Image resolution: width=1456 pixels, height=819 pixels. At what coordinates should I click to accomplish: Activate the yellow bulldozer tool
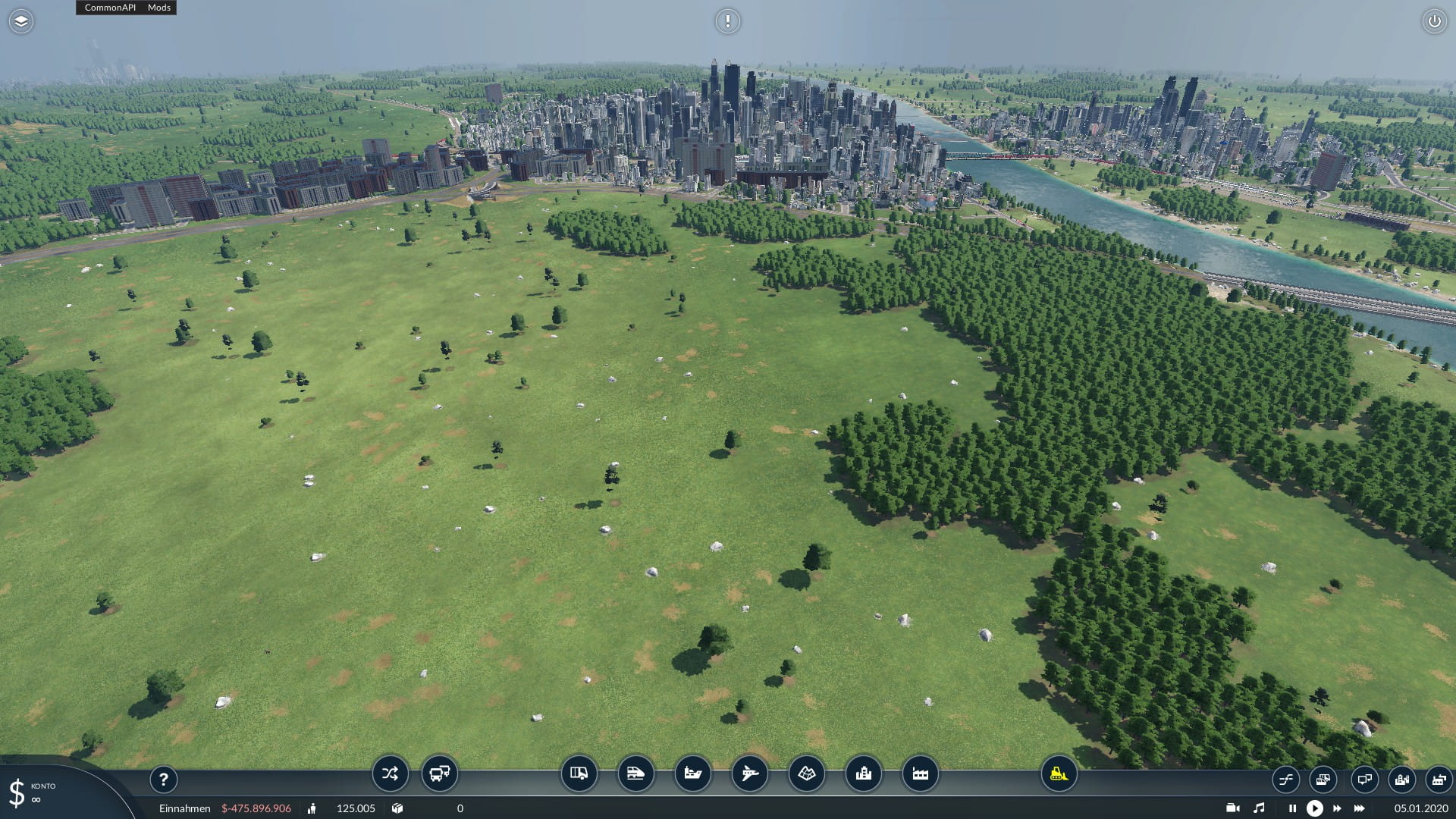pos(1059,773)
